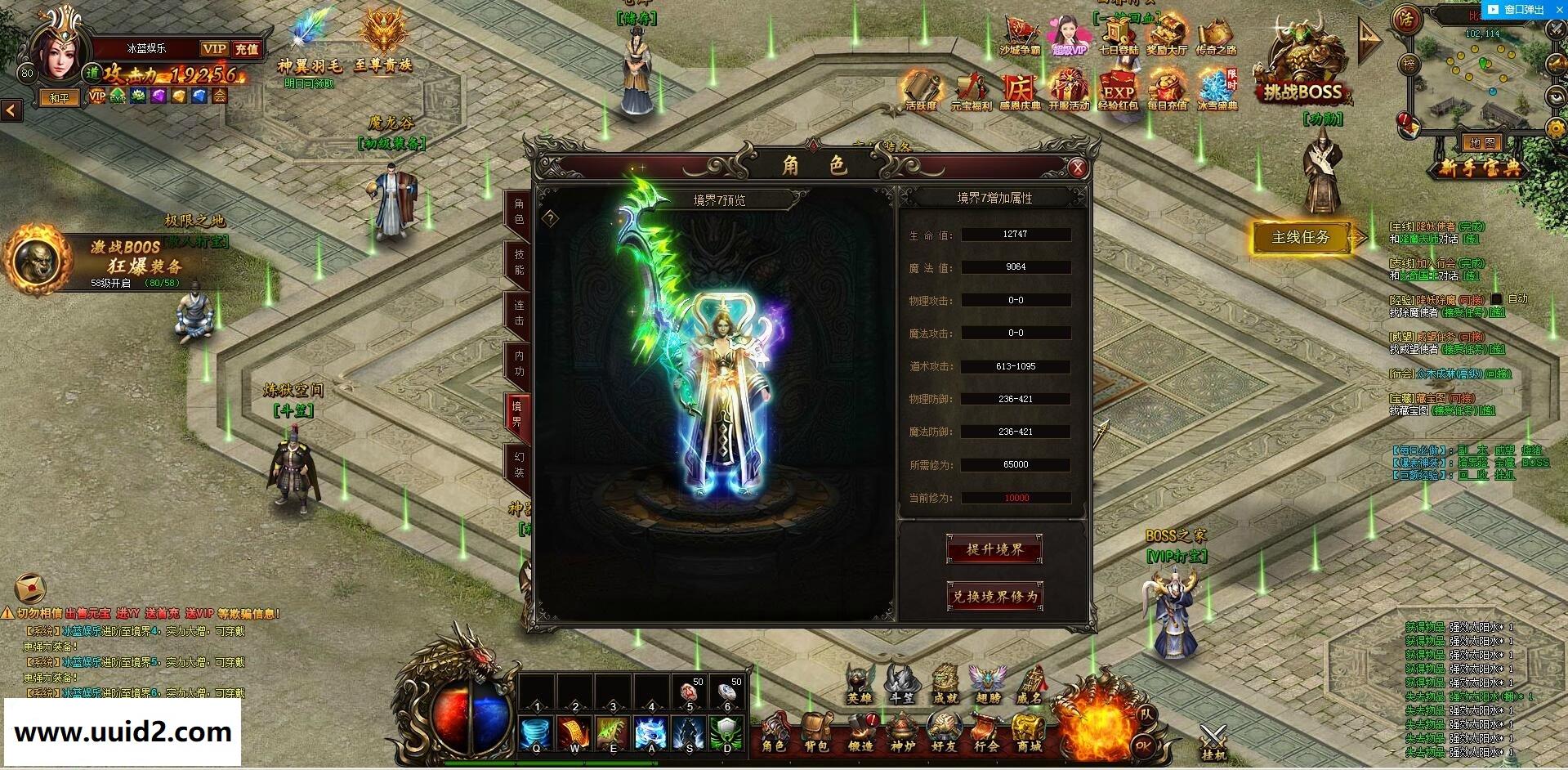Close the 角色 character panel
1568x770 pixels.
pyautogui.click(x=1078, y=168)
